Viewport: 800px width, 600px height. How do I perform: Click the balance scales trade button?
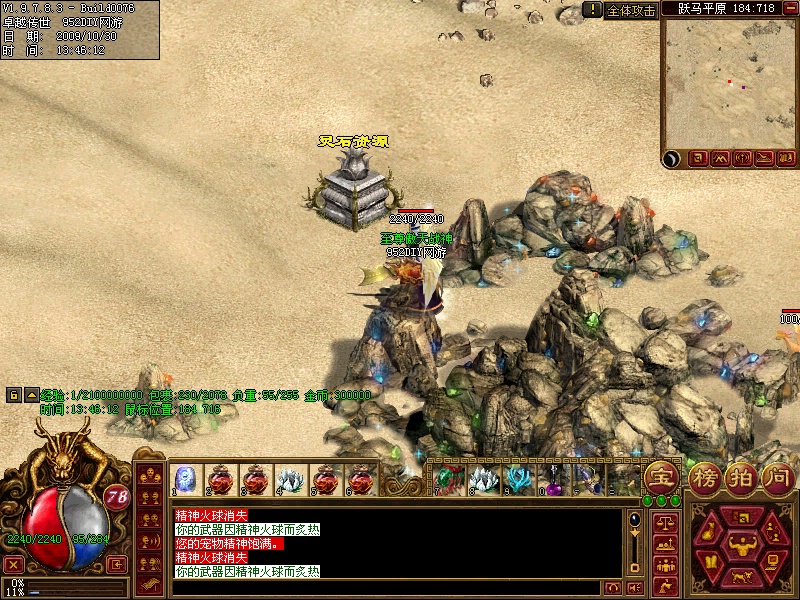(663, 522)
